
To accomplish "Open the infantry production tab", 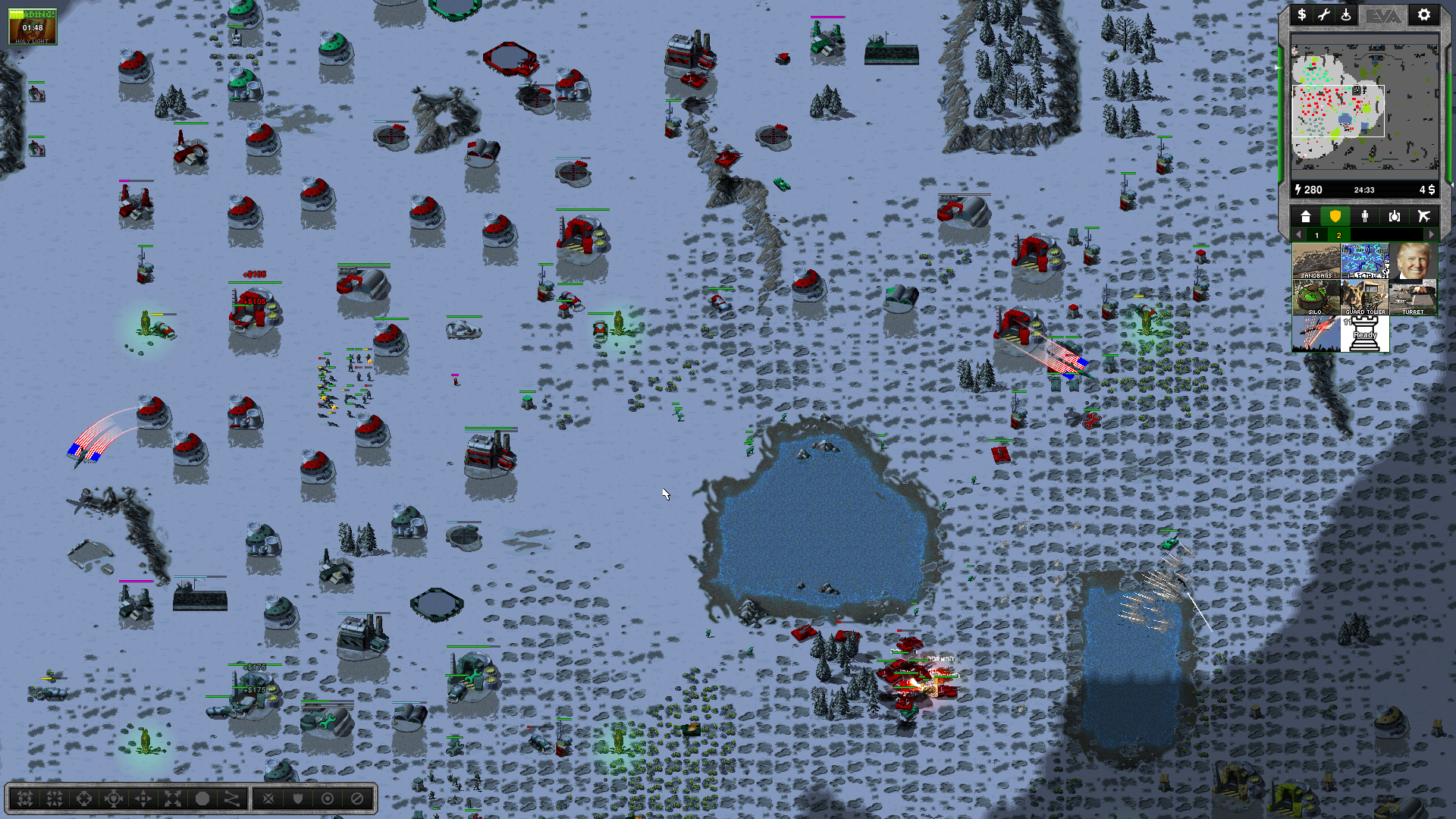I will pyautogui.click(x=1364, y=217).
